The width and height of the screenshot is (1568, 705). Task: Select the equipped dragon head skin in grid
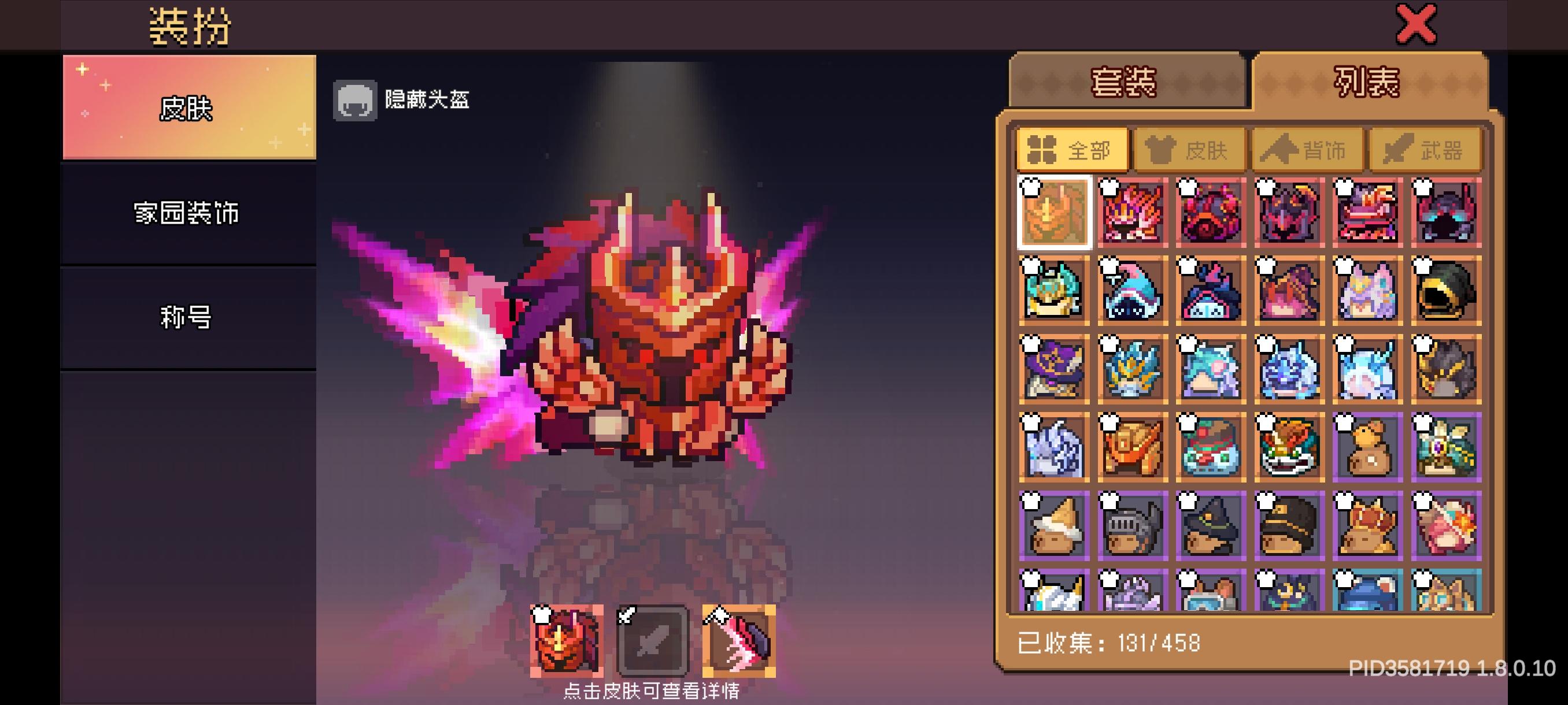pos(1053,213)
